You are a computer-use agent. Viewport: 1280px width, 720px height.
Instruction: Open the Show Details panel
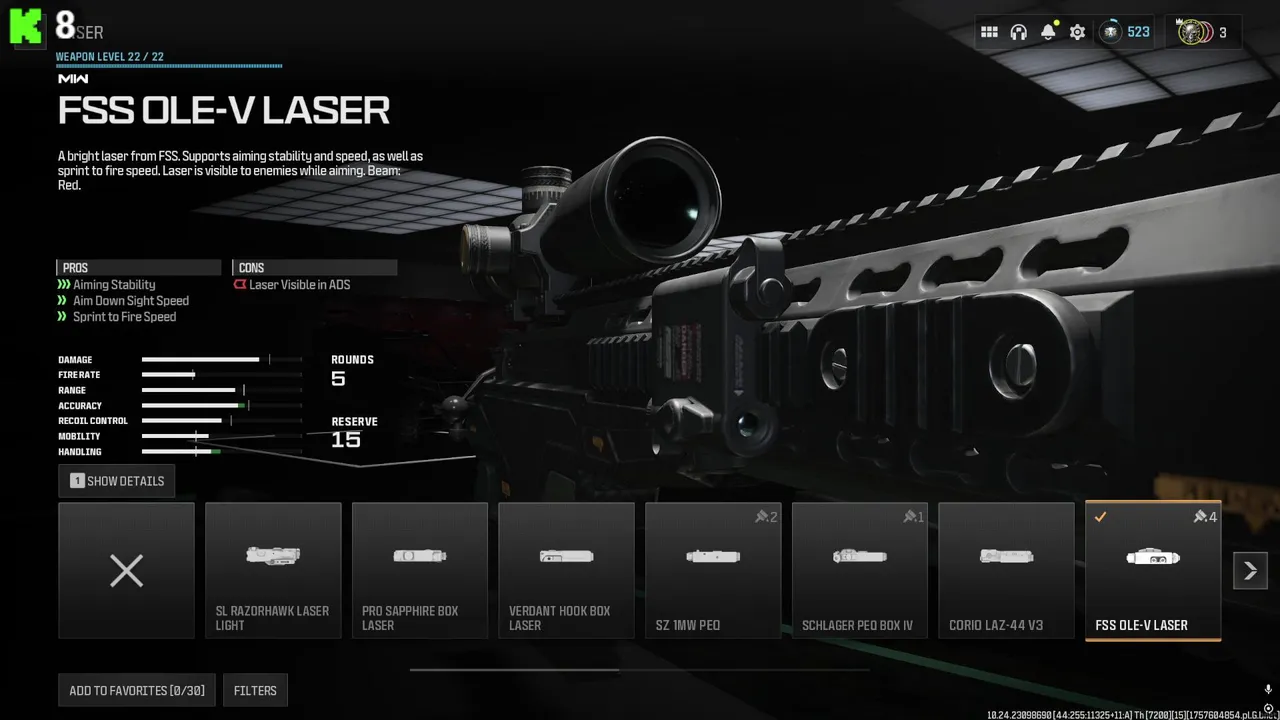[117, 481]
